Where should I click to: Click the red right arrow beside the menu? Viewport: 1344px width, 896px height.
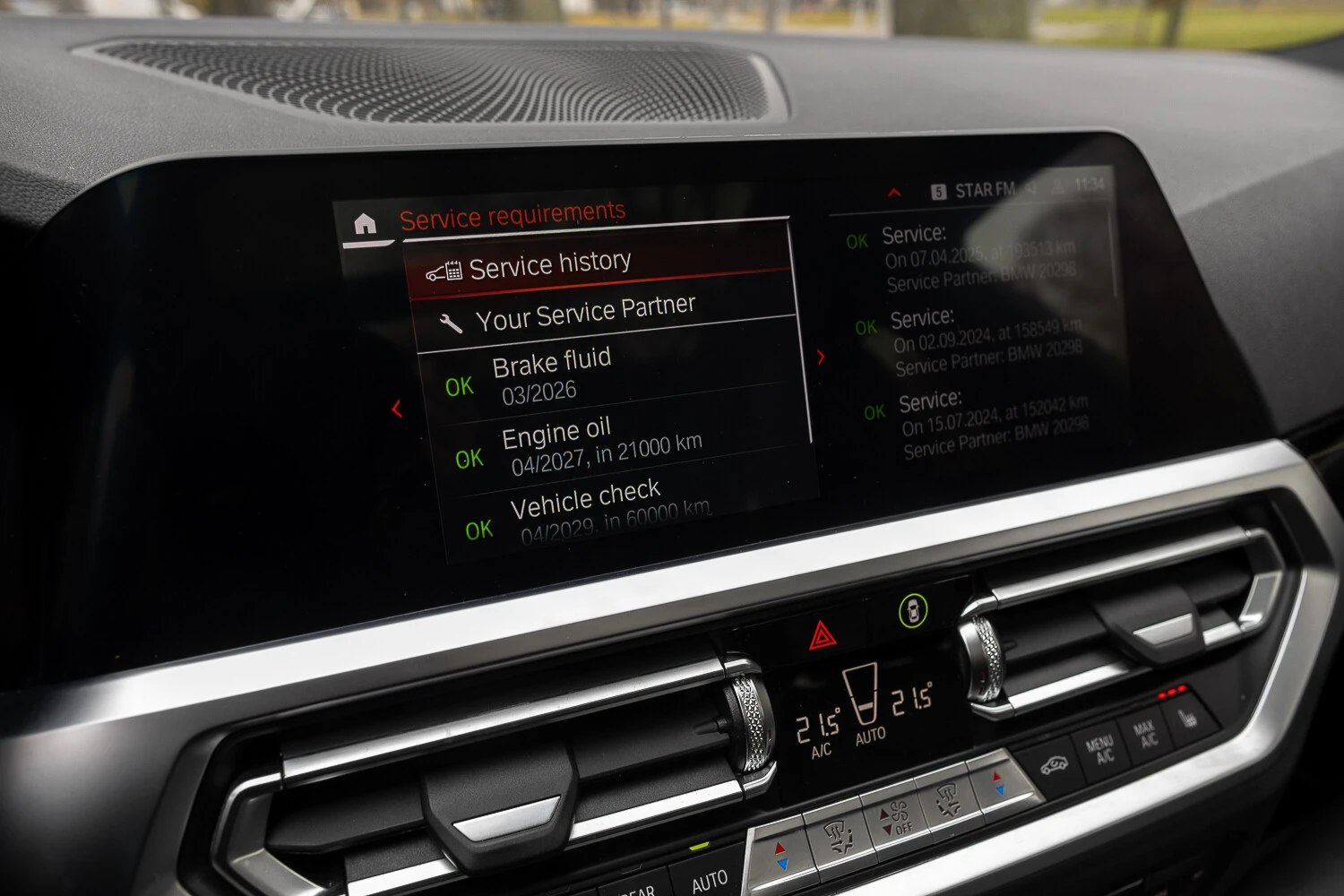[821, 357]
